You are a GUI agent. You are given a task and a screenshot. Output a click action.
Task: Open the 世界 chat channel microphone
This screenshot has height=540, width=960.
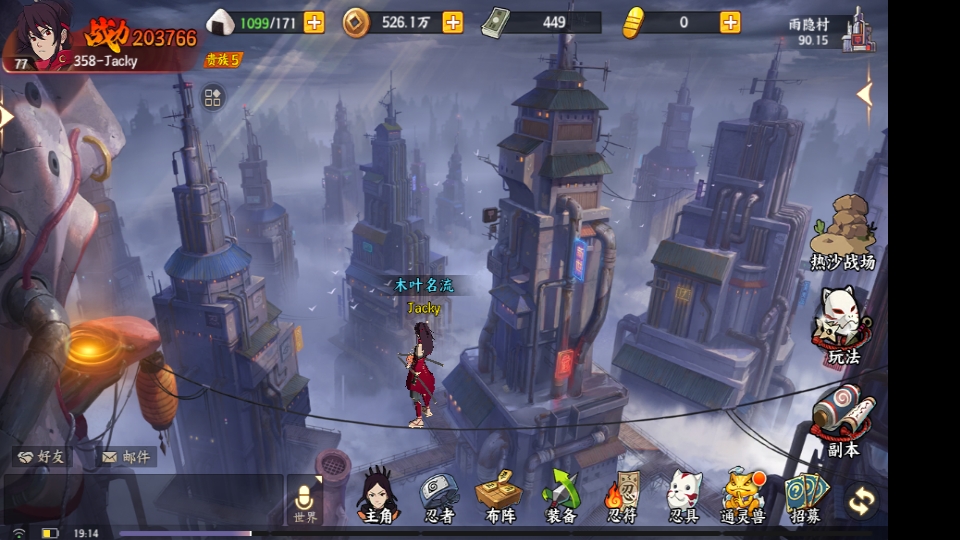pos(305,500)
